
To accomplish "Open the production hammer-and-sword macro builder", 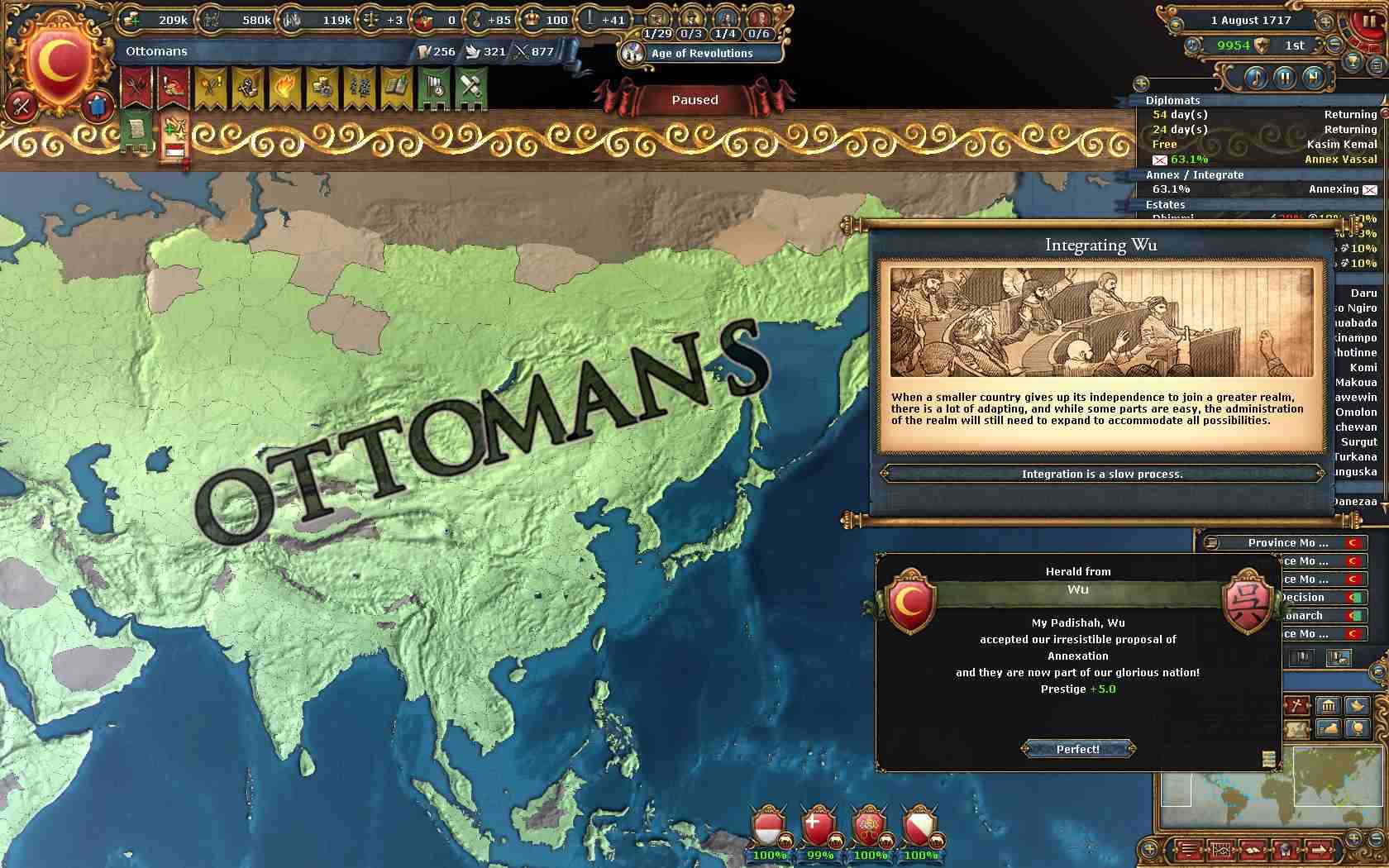I will tap(470, 88).
